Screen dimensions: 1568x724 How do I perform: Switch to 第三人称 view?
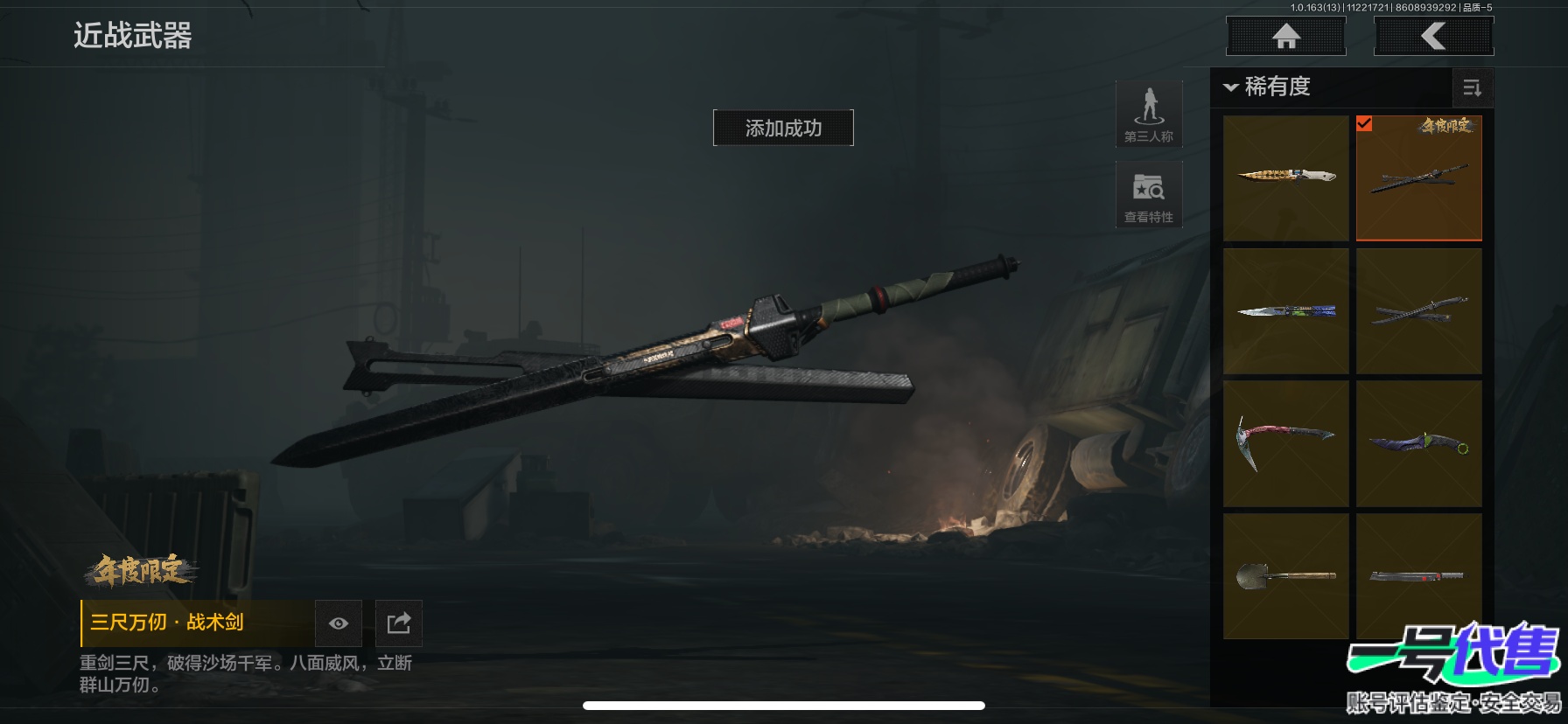click(x=1149, y=115)
